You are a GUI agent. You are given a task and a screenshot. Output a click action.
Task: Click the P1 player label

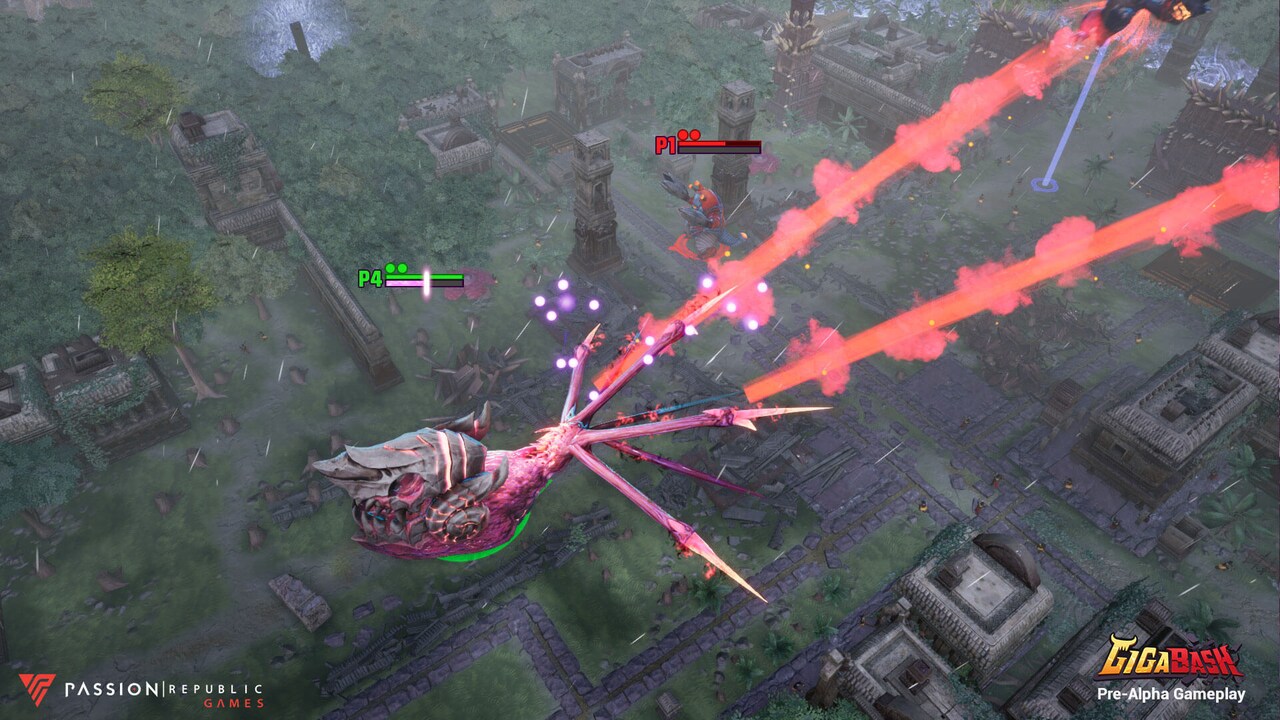tap(664, 143)
